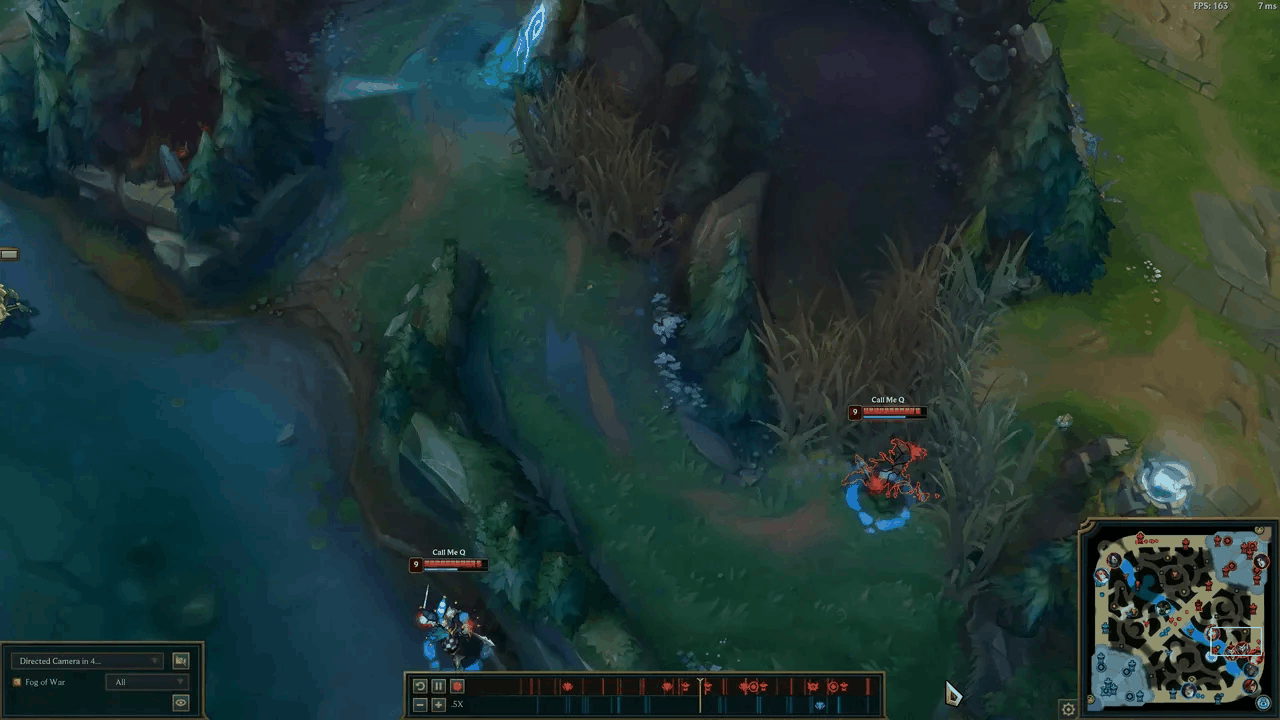Toggle the eye visibility icon in the camera panel

180,702
